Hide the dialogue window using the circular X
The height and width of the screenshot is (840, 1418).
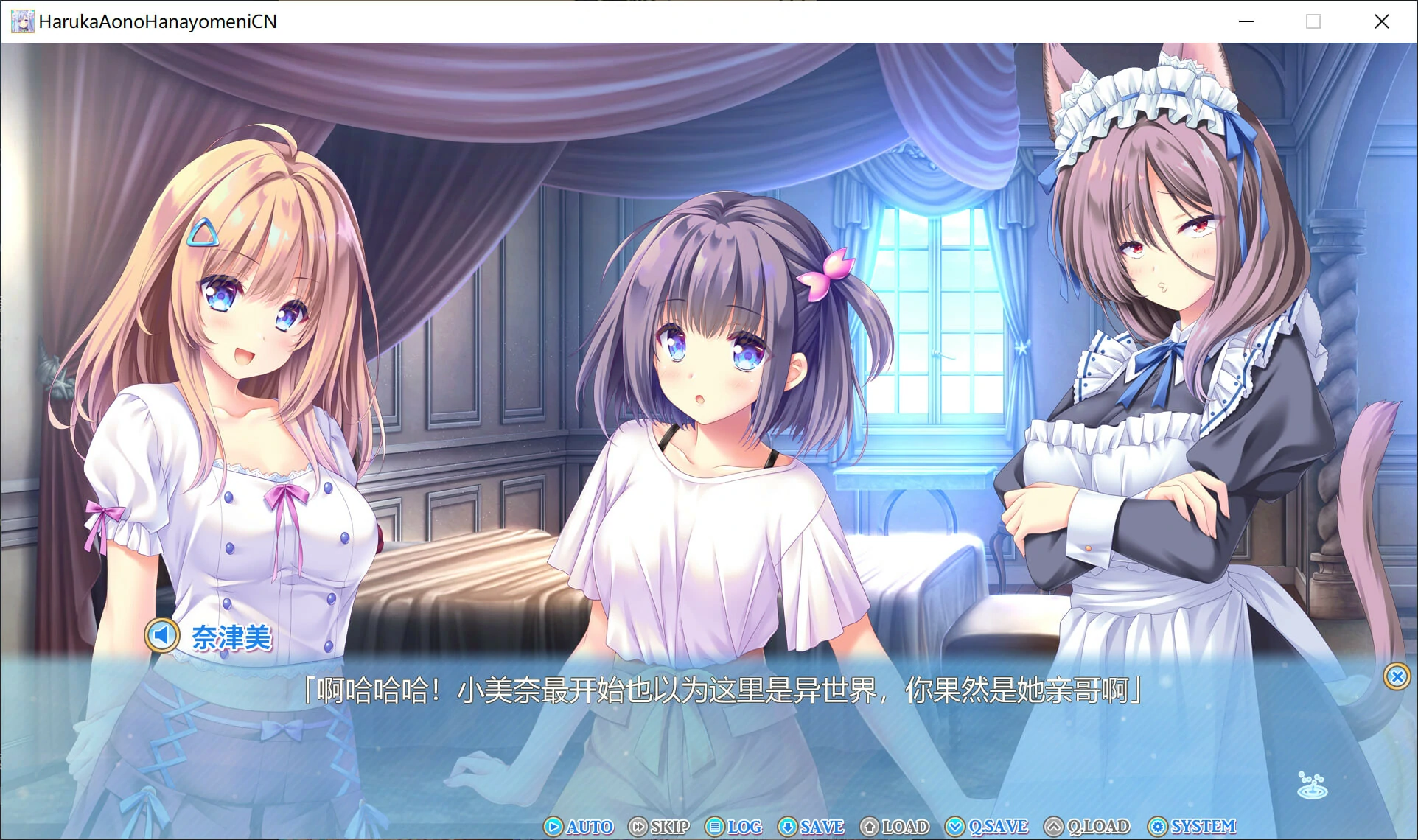(1397, 677)
